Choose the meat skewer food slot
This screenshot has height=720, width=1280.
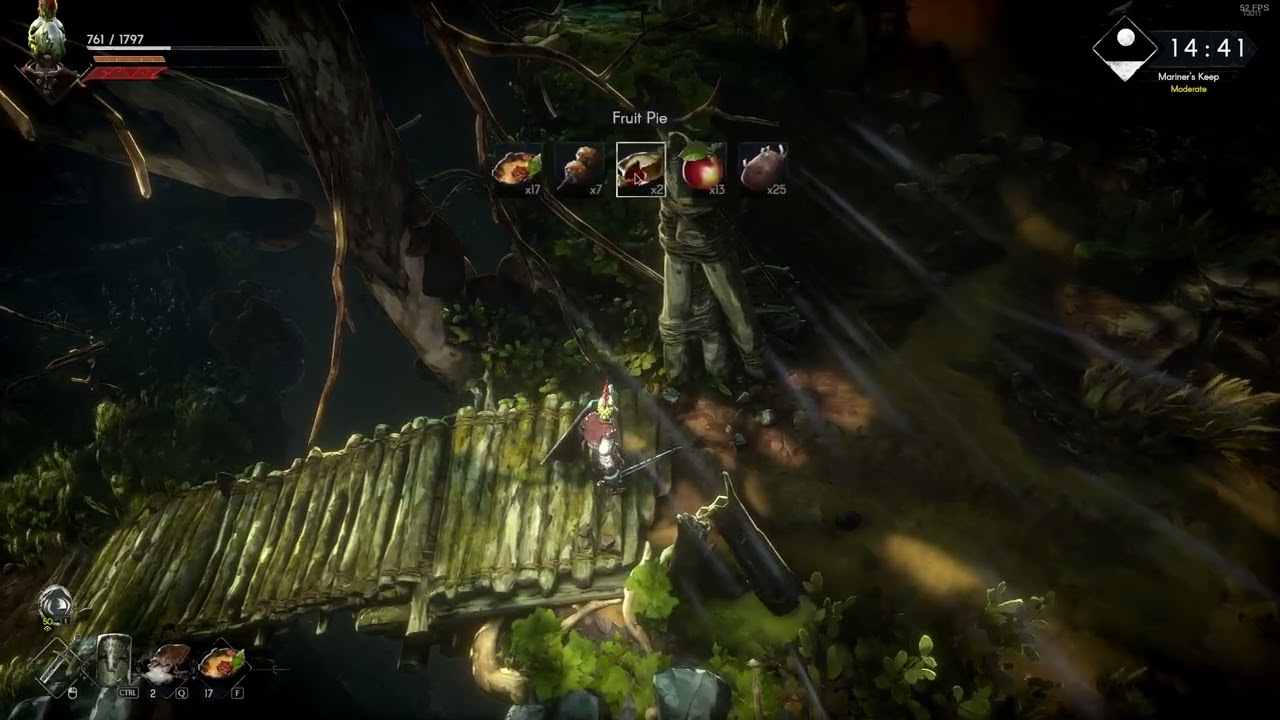coord(579,169)
